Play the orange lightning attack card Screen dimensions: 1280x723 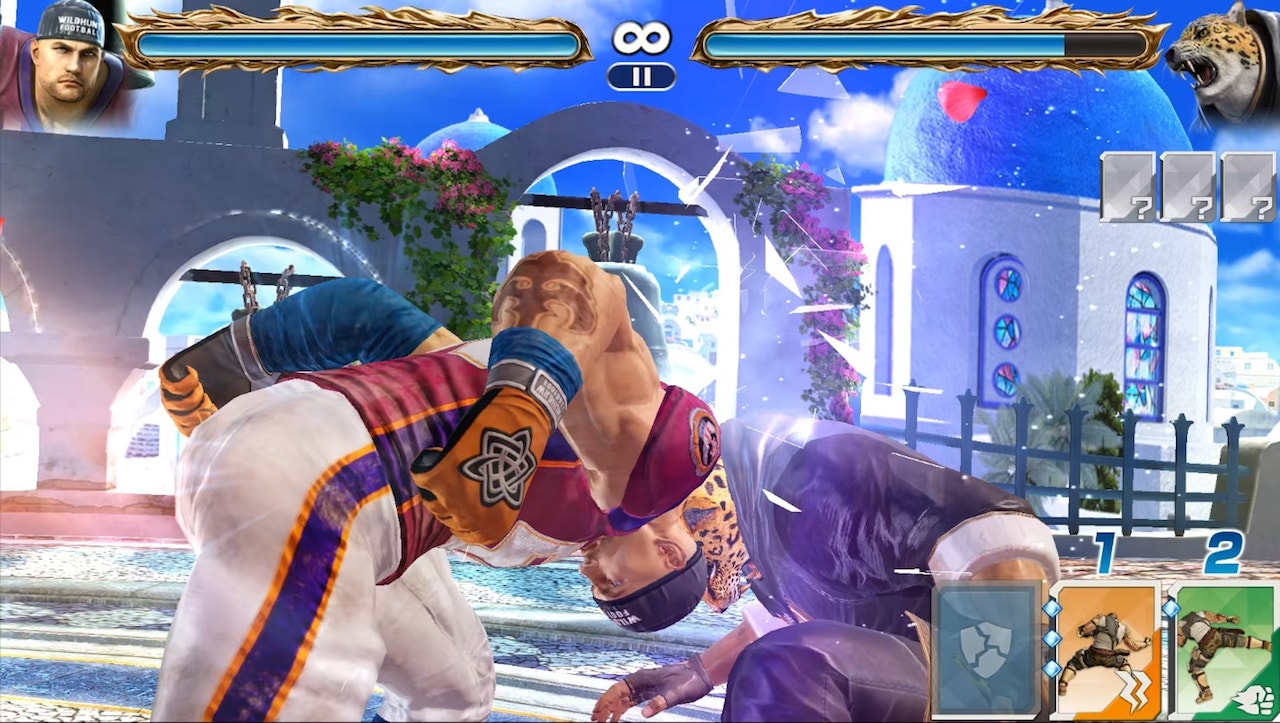point(1104,651)
